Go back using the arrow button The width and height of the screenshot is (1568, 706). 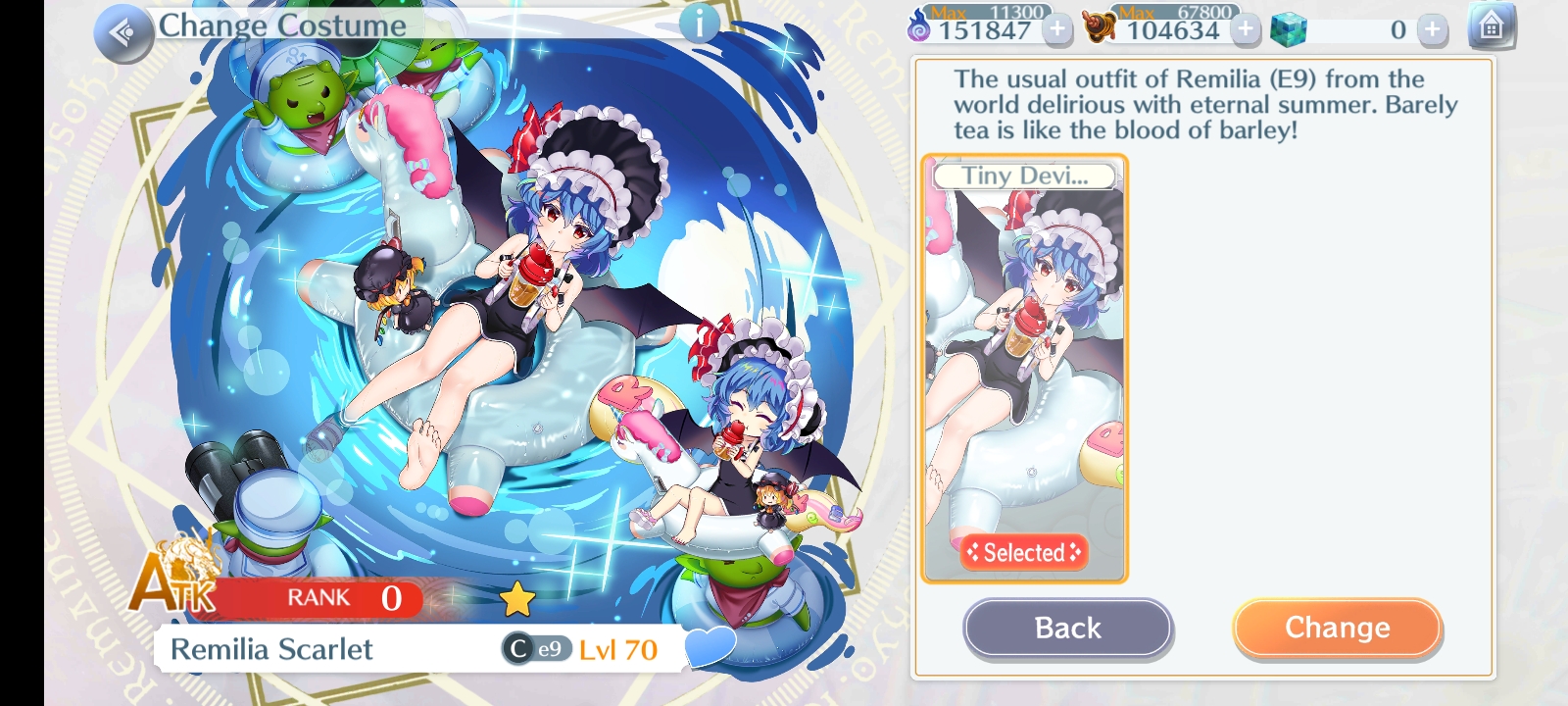(x=123, y=33)
